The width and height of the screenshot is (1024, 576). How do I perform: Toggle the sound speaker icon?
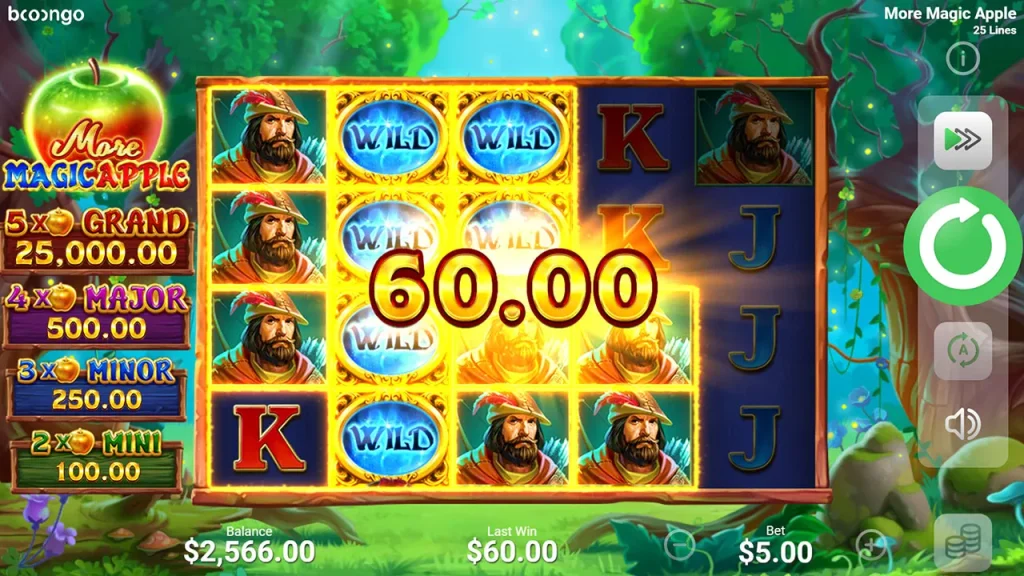click(x=962, y=425)
